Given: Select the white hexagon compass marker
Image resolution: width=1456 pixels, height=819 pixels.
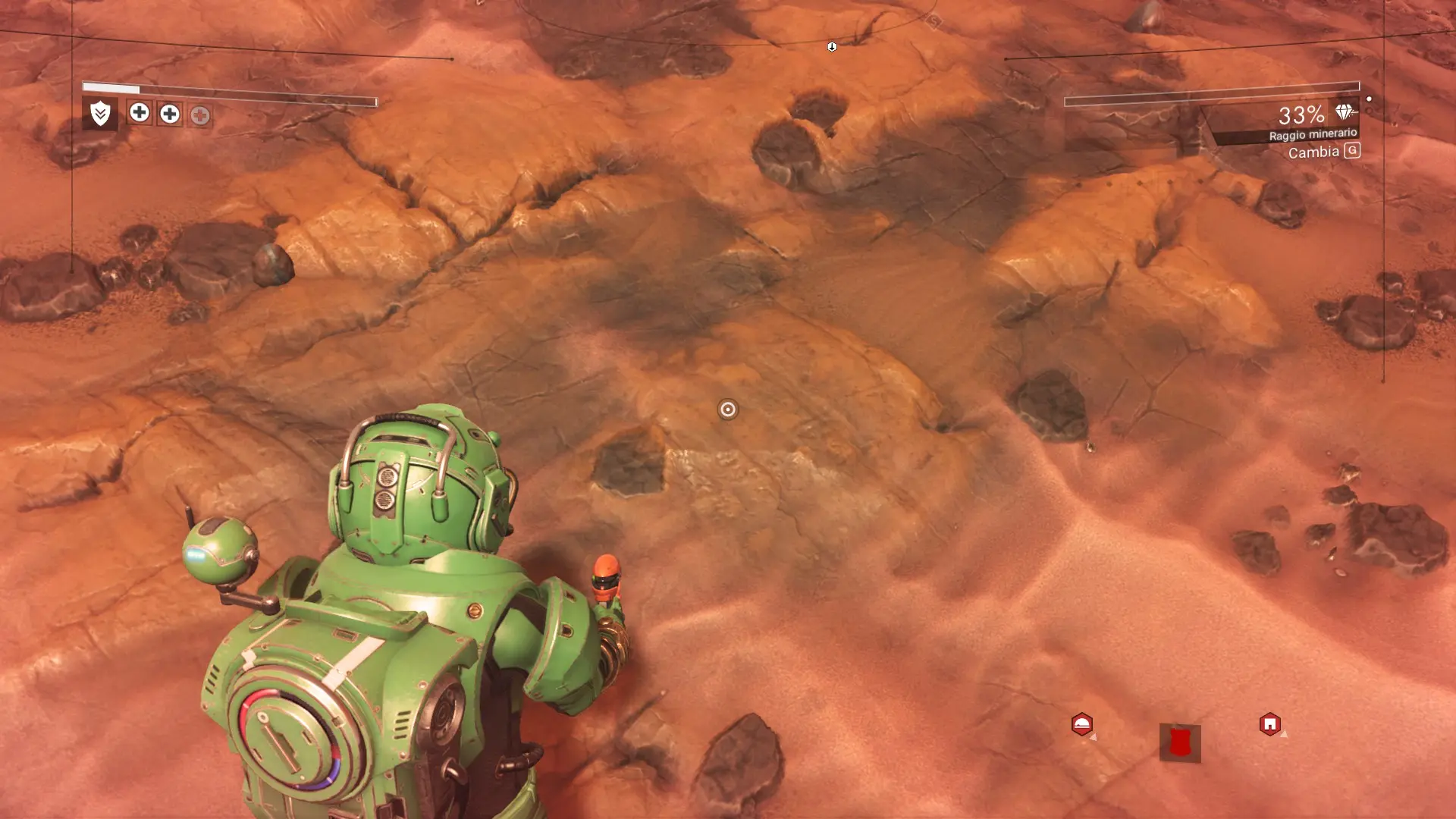Looking at the screenshot, I should [832, 47].
